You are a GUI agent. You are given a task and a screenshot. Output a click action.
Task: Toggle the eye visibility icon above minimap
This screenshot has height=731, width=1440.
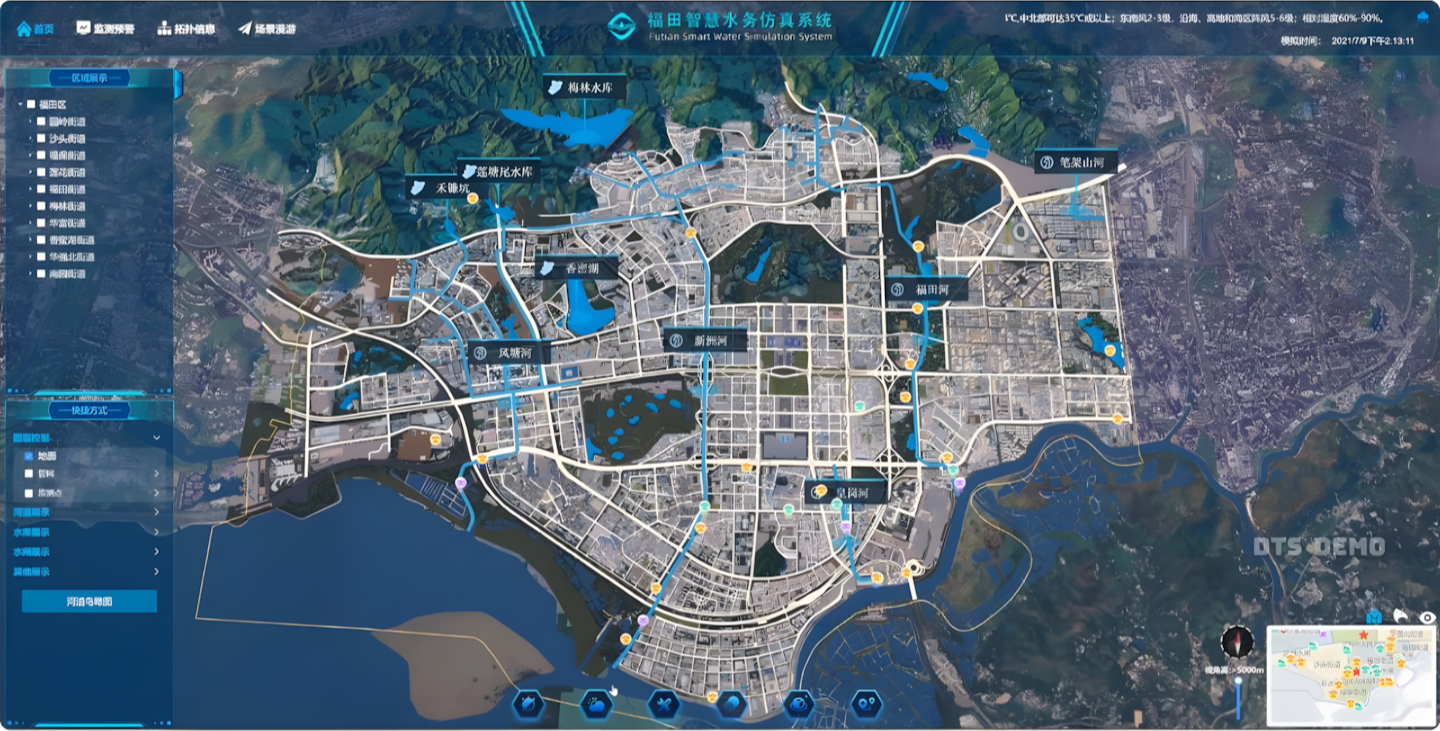pos(1428,617)
